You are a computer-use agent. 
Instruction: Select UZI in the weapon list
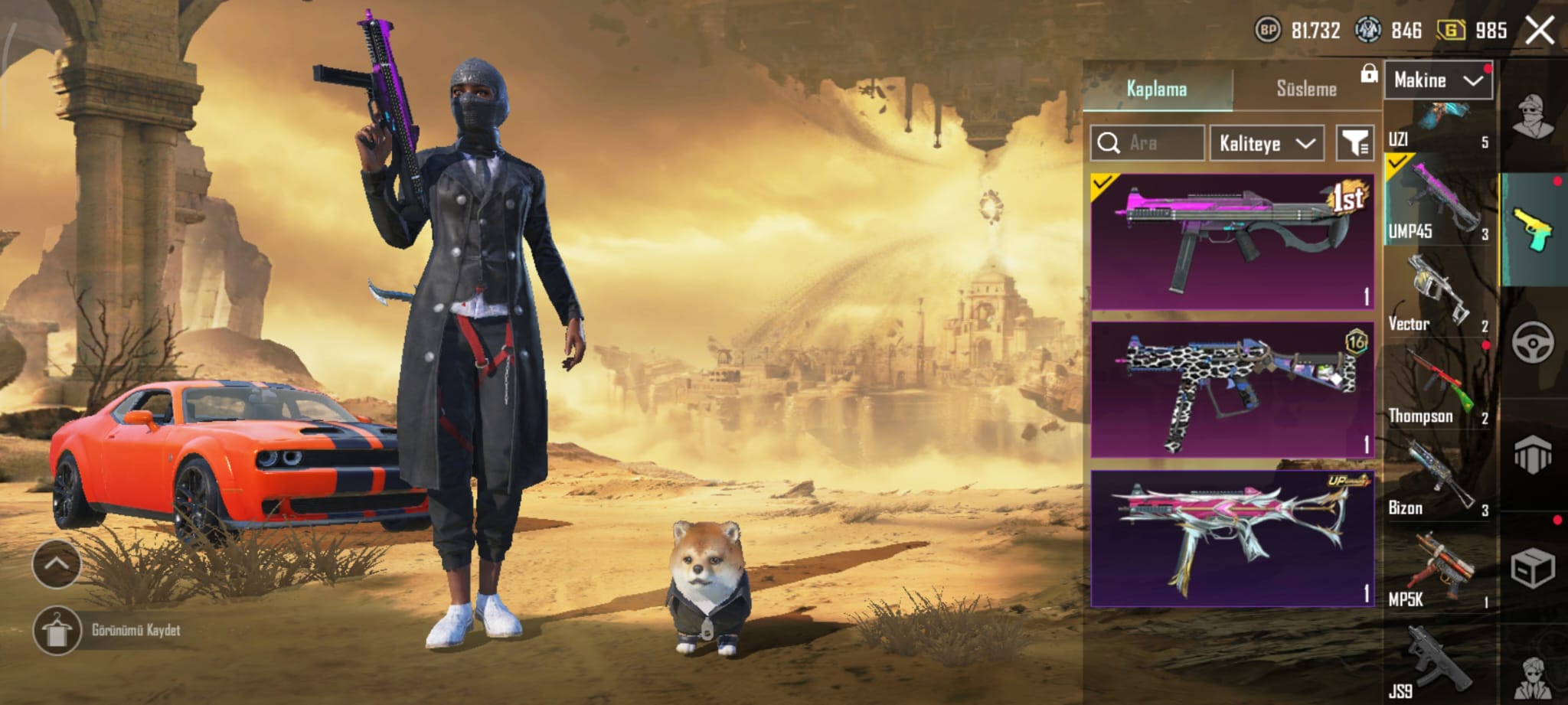[x=1438, y=127]
